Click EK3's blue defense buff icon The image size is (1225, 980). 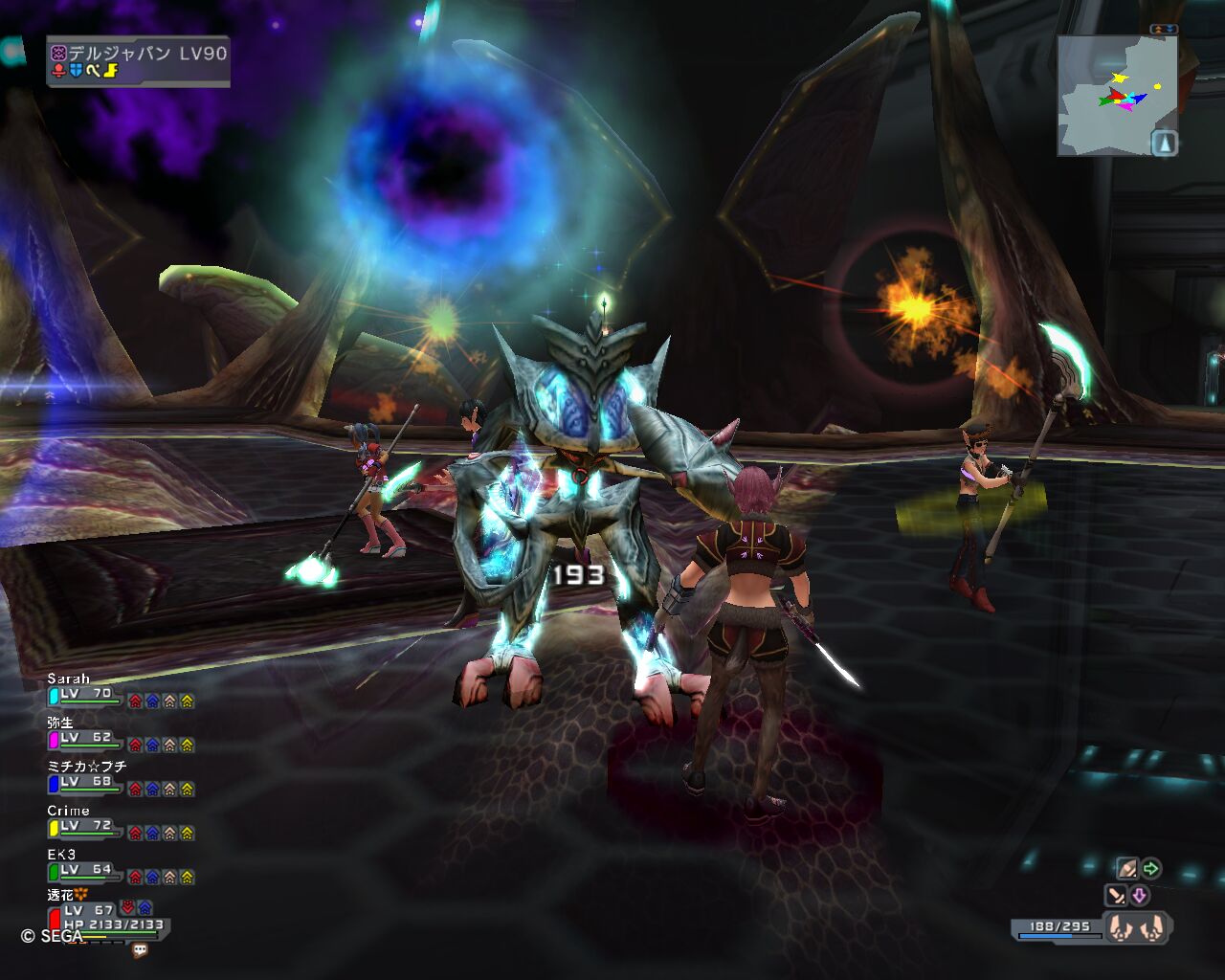[x=152, y=877]
